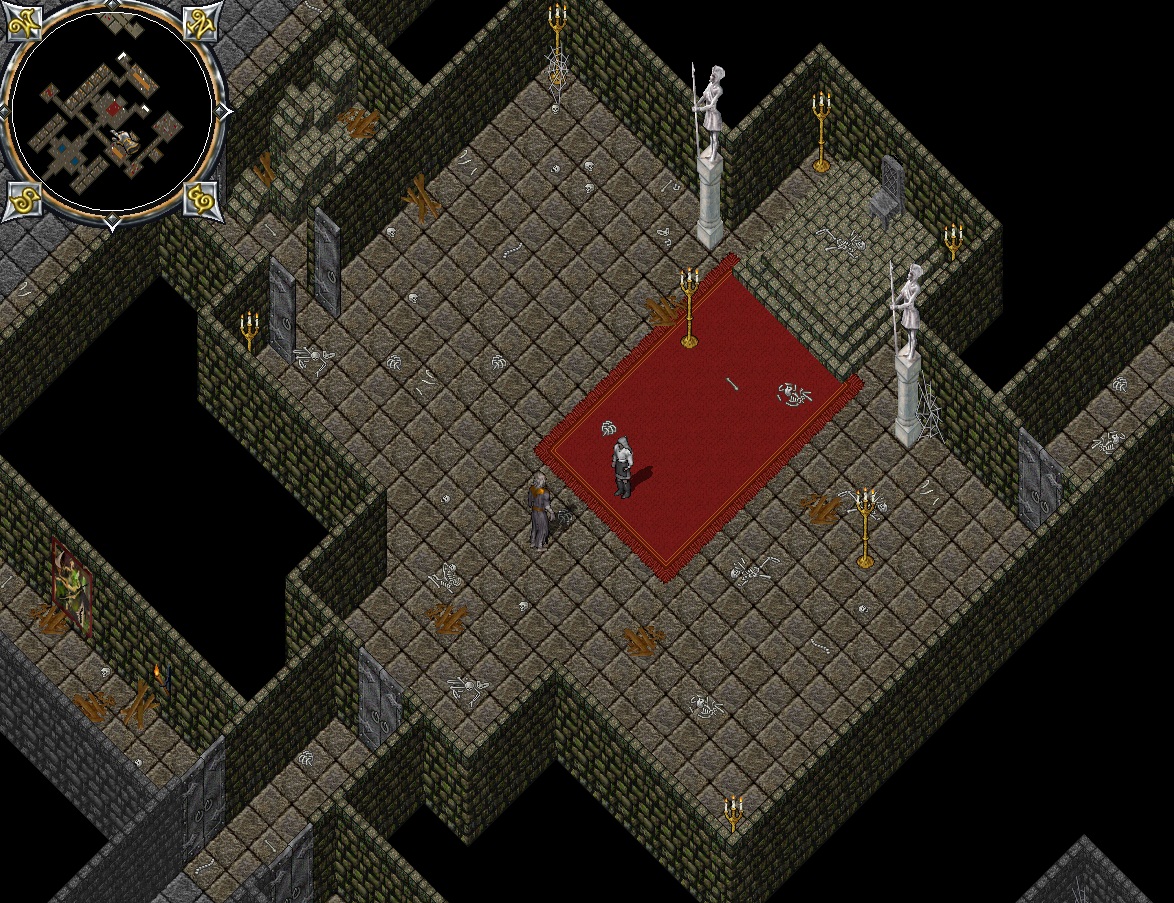This screenshot has width=1174, height=903.
Task: Click the N compass corner of the minimap
Action: [x=201, y=21]
